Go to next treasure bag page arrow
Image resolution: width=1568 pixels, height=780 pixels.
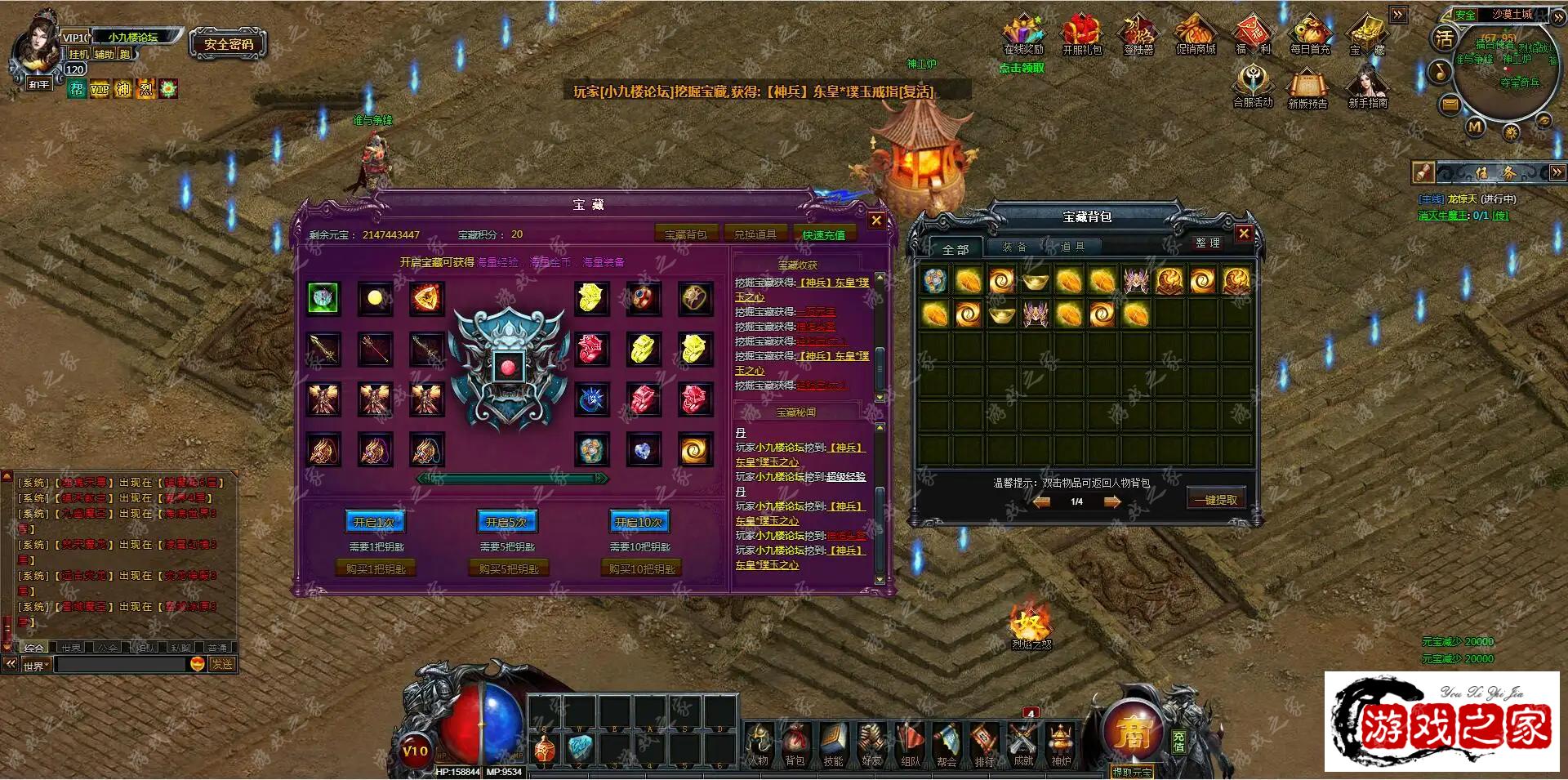(1112, 502)
